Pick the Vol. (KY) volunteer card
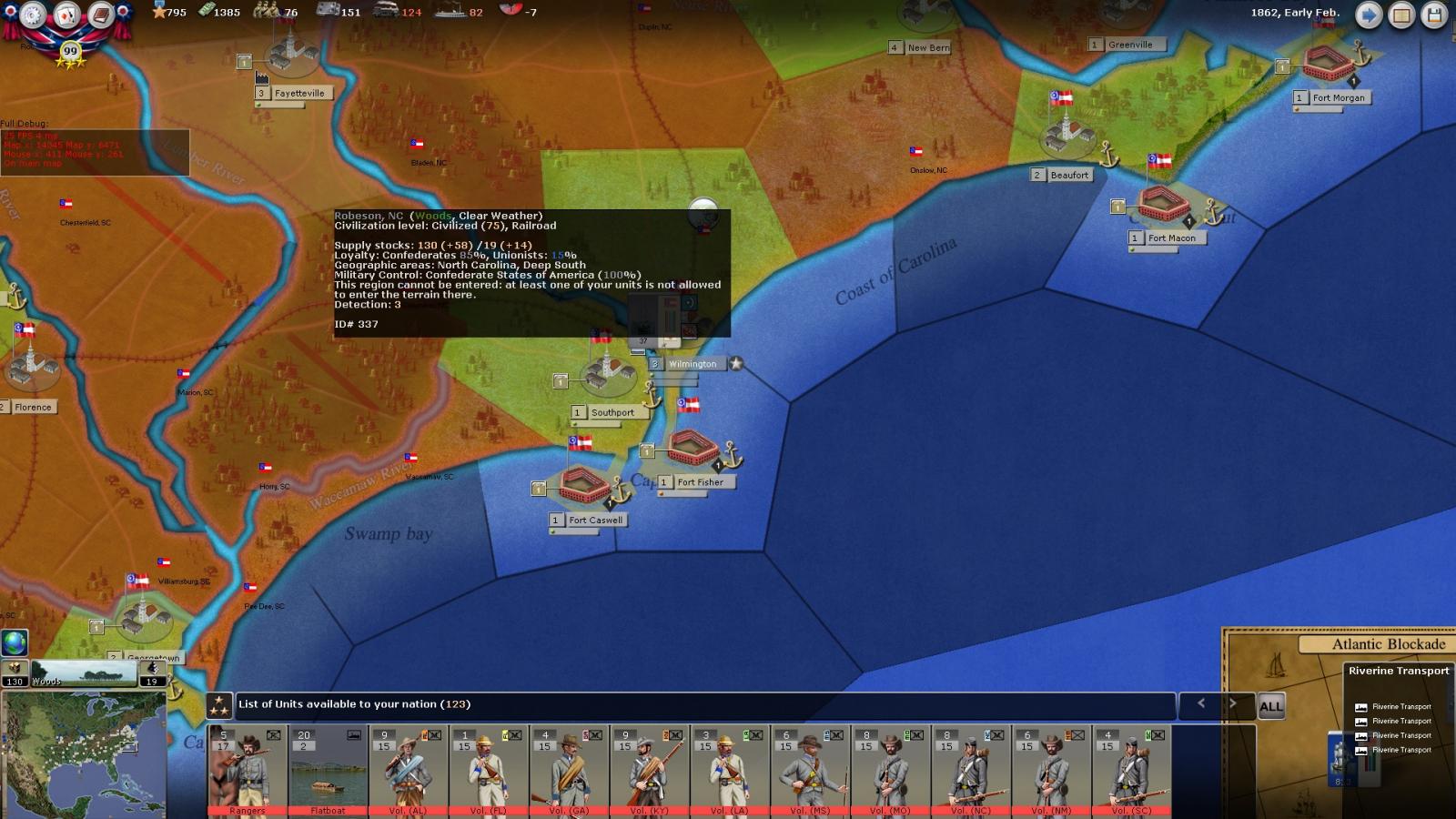This screenshot has width=1456, height=819. [x=649, y=771]
